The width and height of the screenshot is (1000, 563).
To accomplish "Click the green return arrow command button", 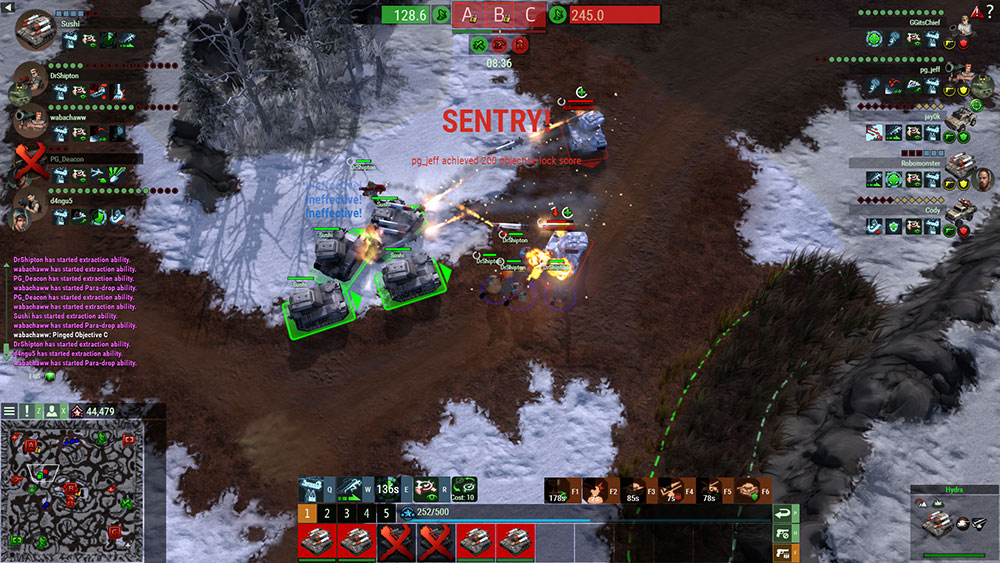I will (785, 514).
